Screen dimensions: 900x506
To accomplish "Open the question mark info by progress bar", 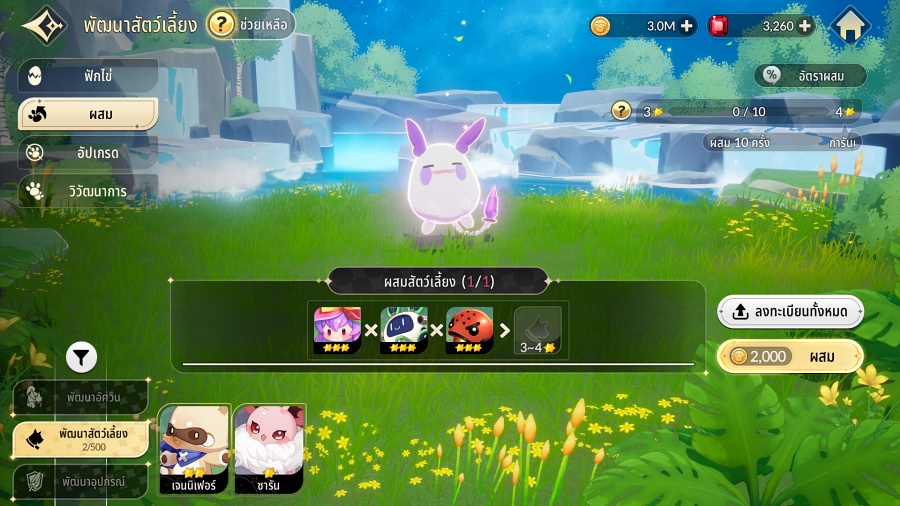I will pyautogui.click(x=621, y=111).
